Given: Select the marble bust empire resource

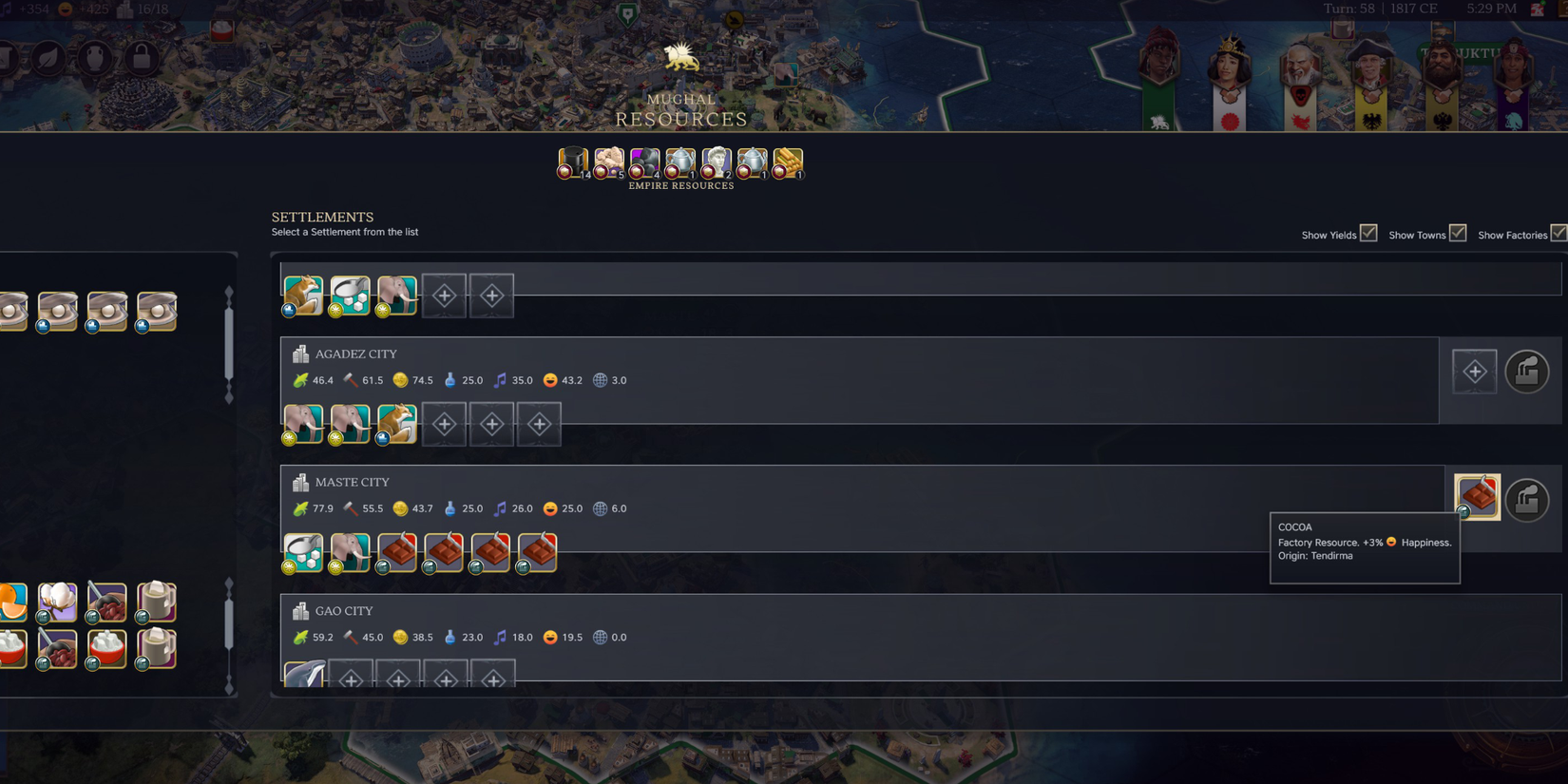Looking at the screenshot, I should [x=716, y=163].
